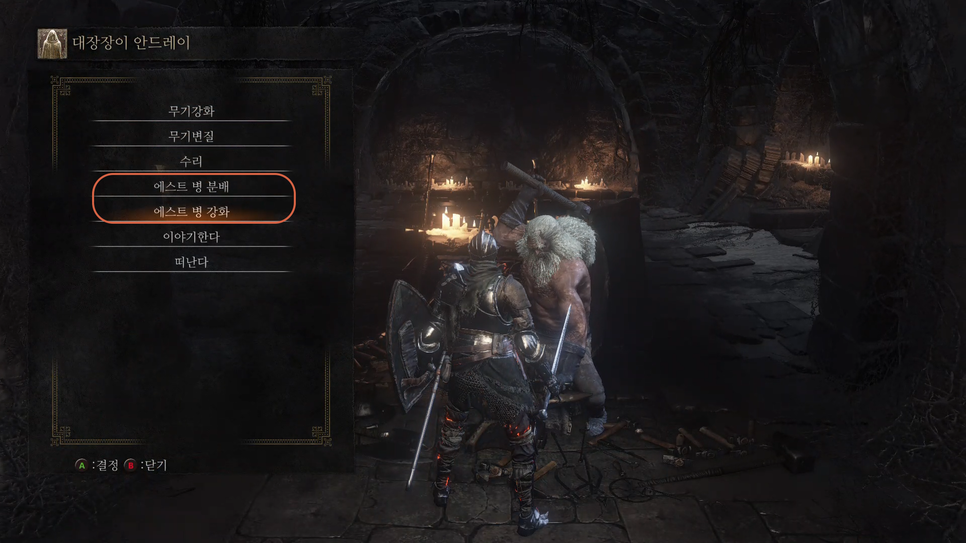Select 에스트 병 분배 (Allot Estus)
This screenshot has width=966, height=543.
point(191,186)
